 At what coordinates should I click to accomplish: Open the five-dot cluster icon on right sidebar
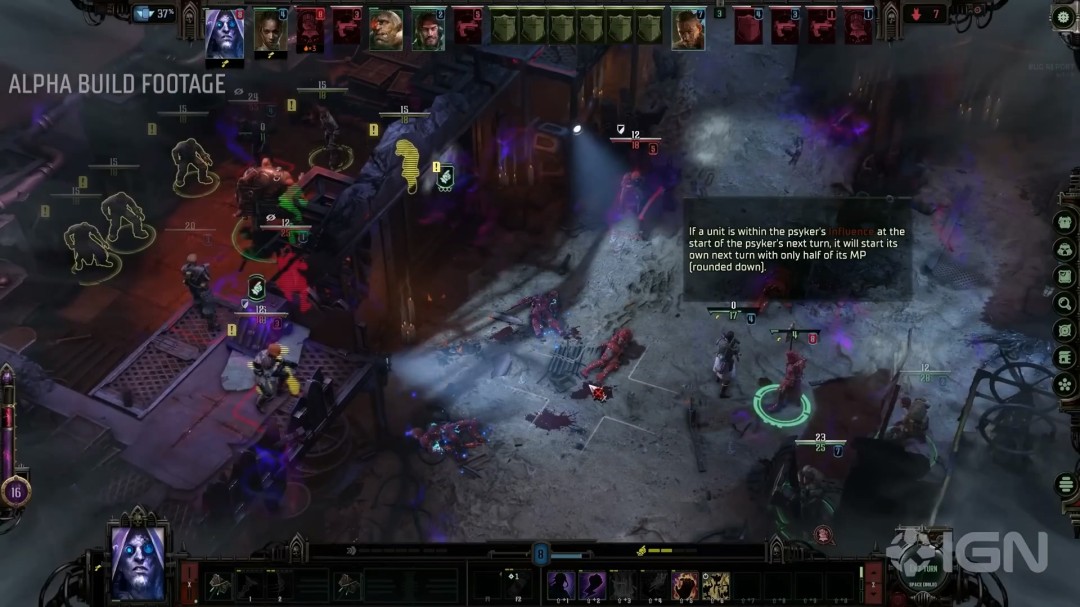point(1064,384)
